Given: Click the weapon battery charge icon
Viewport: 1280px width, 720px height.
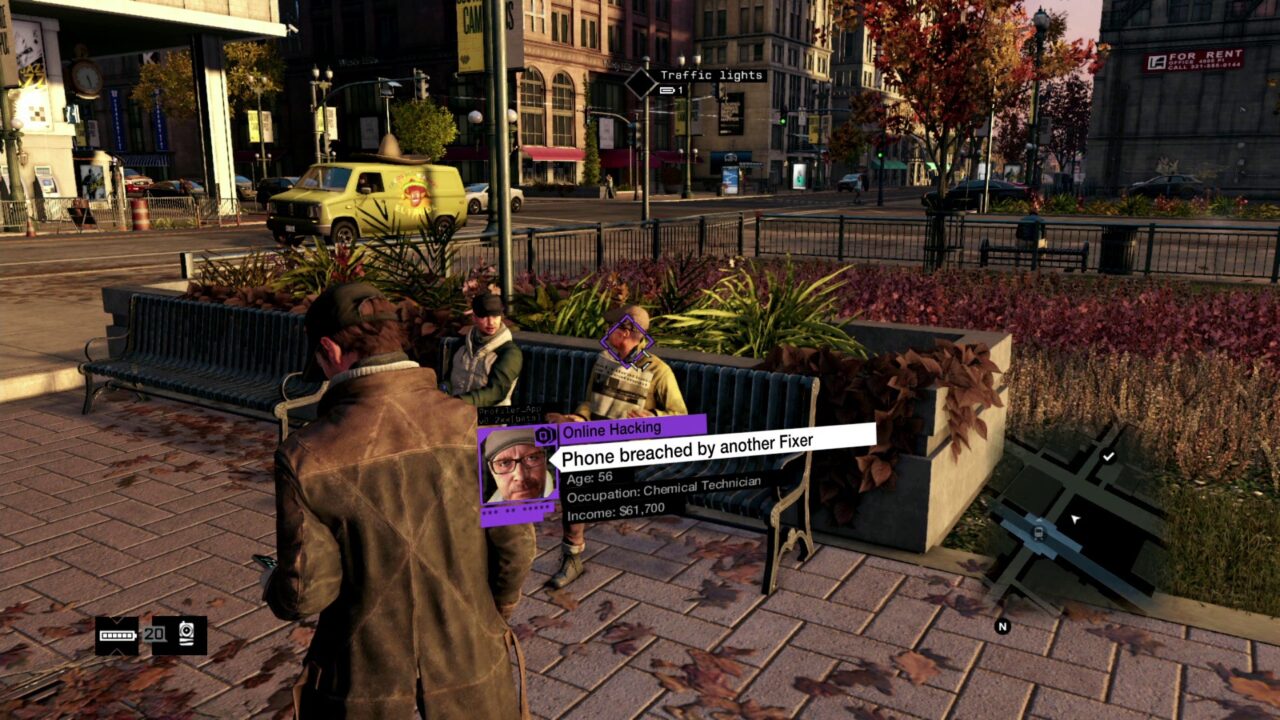Looking at the screenshot, I should tap(117, 635).
